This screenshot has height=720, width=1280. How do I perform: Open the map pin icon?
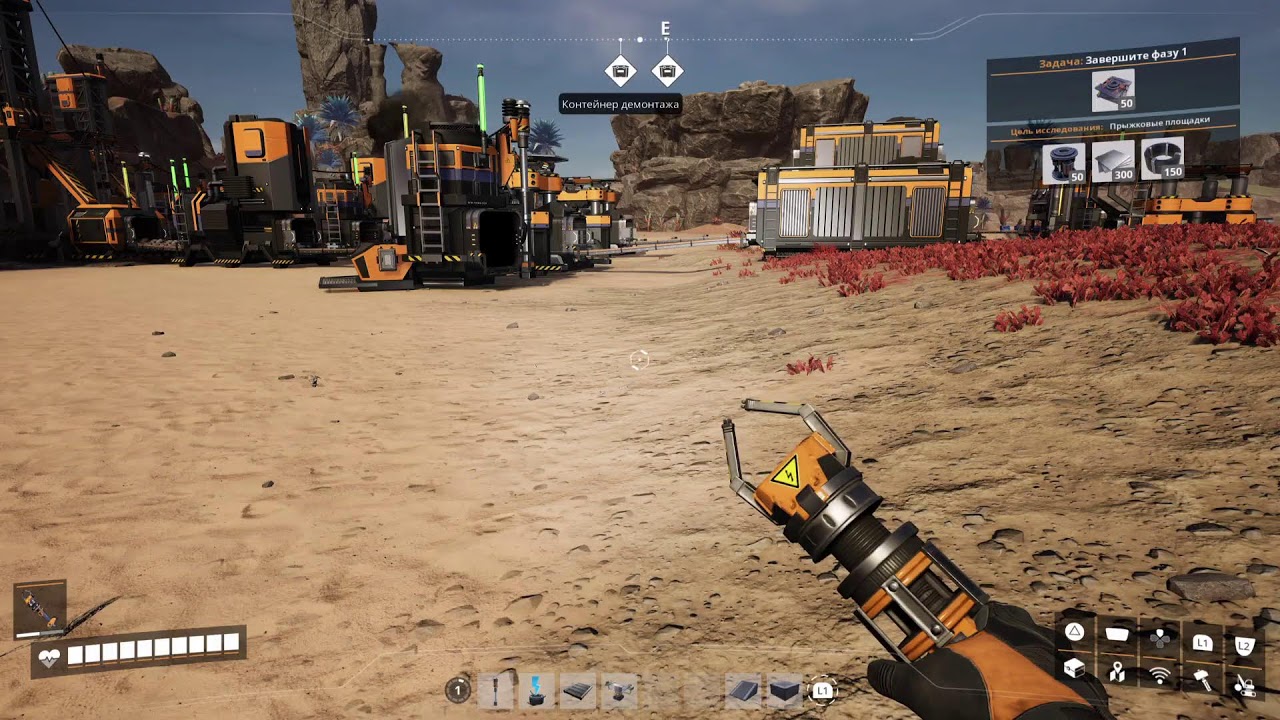(x=1117, y=673)
